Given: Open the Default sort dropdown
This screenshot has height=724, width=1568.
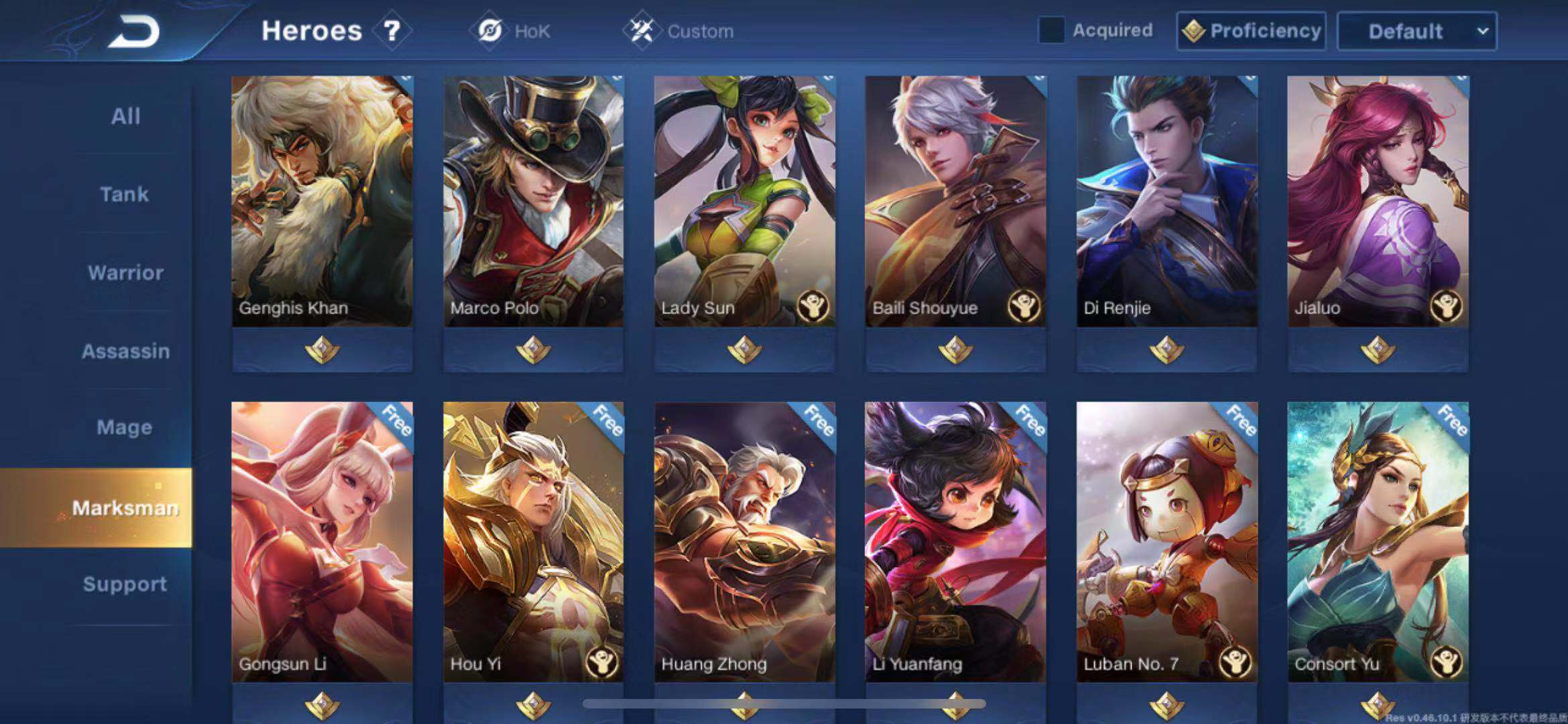Looking at the screenshot, I should click(1416, 31).
